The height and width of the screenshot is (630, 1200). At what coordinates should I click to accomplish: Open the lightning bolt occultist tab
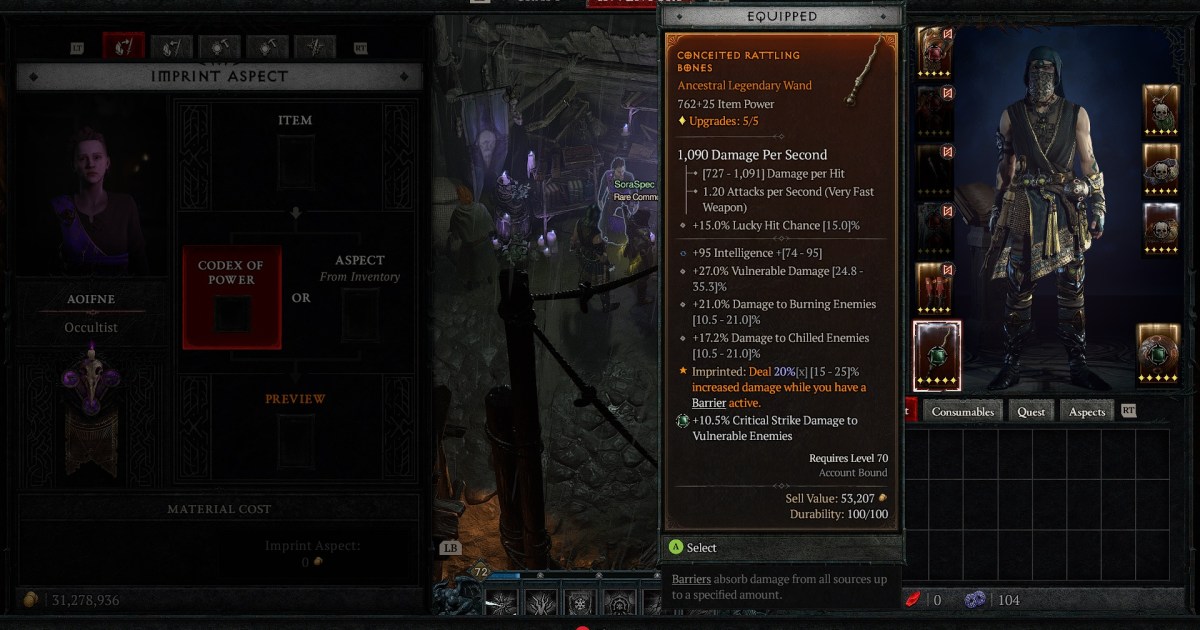[x=316, y=46]
